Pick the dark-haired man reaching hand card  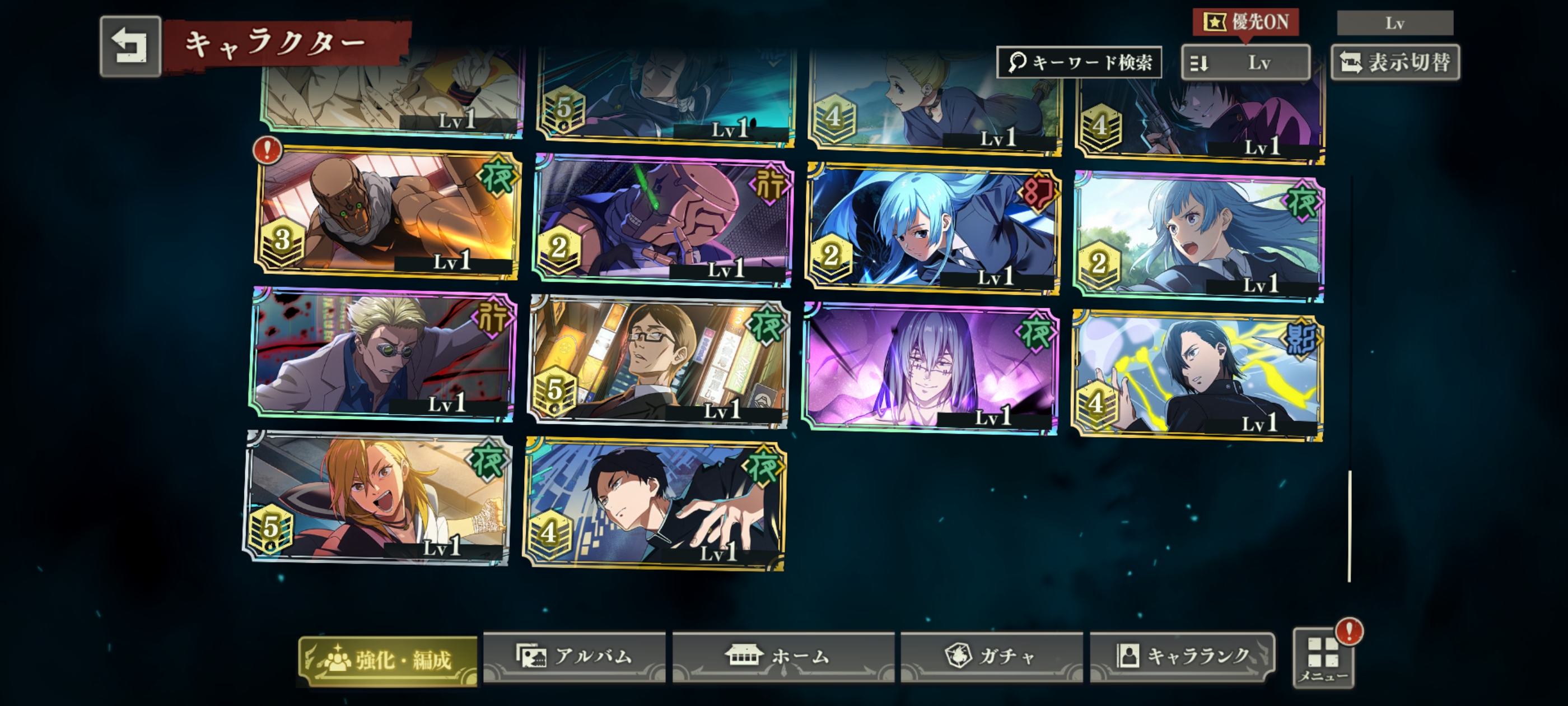click(655, 504)
